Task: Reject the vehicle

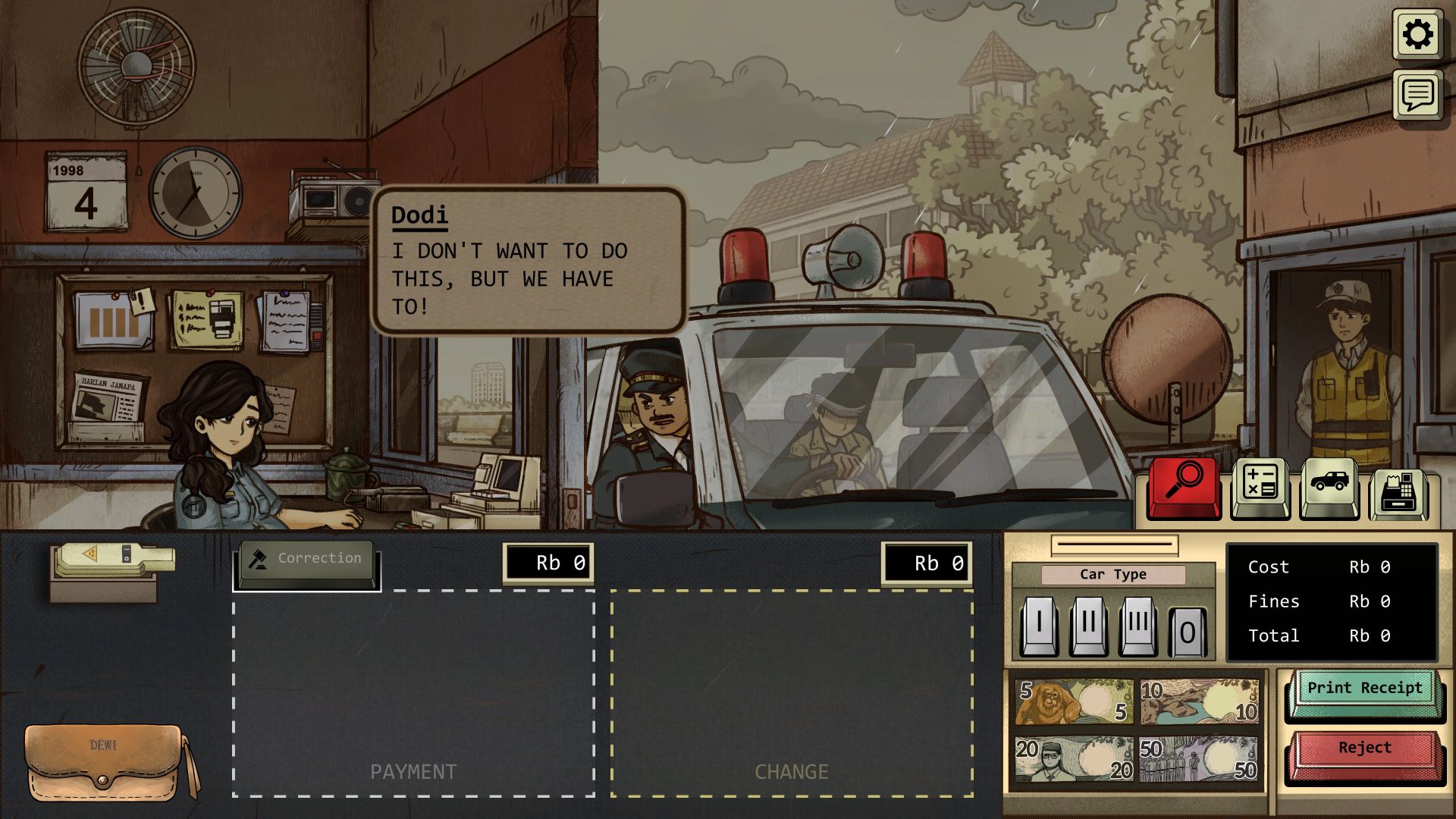Action: [x=1364, y=750]
